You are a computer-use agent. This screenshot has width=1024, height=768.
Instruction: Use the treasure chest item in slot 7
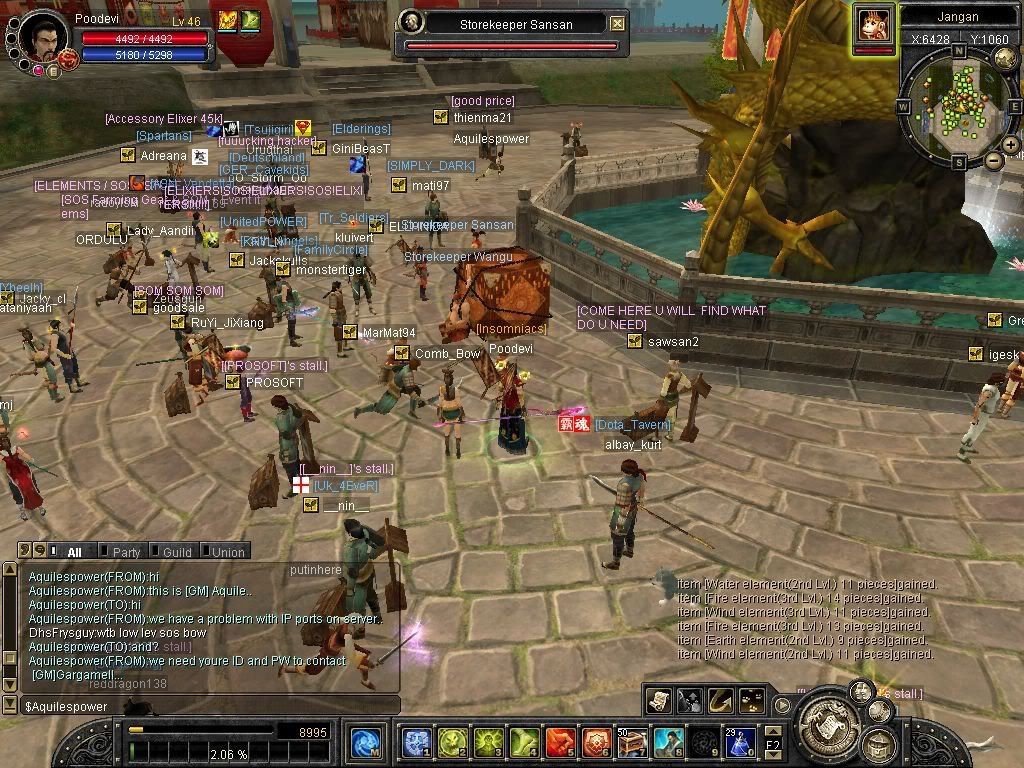point(631,742)
